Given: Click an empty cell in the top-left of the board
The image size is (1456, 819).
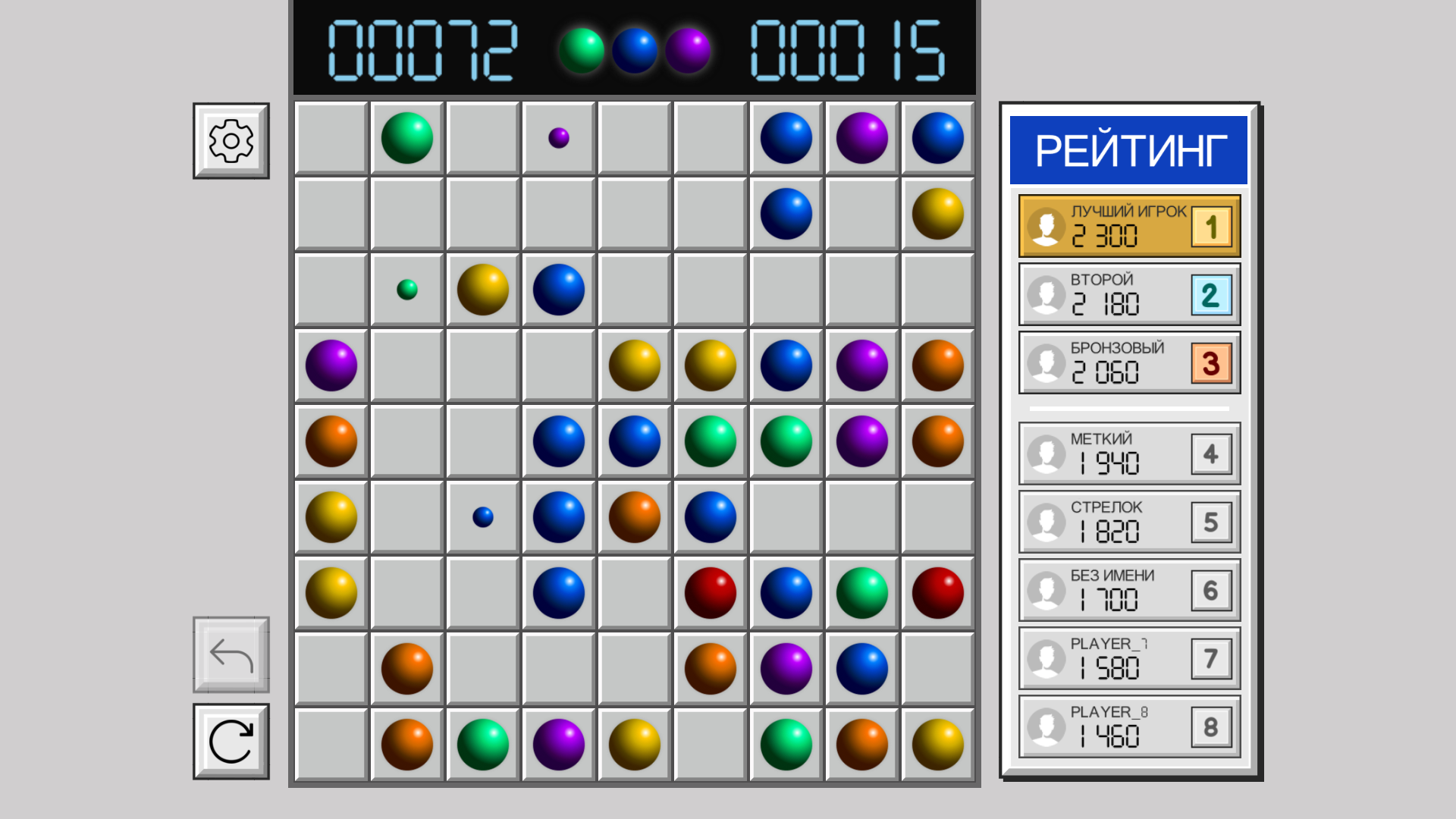Looking at the screenshot, I should [331, 137].
